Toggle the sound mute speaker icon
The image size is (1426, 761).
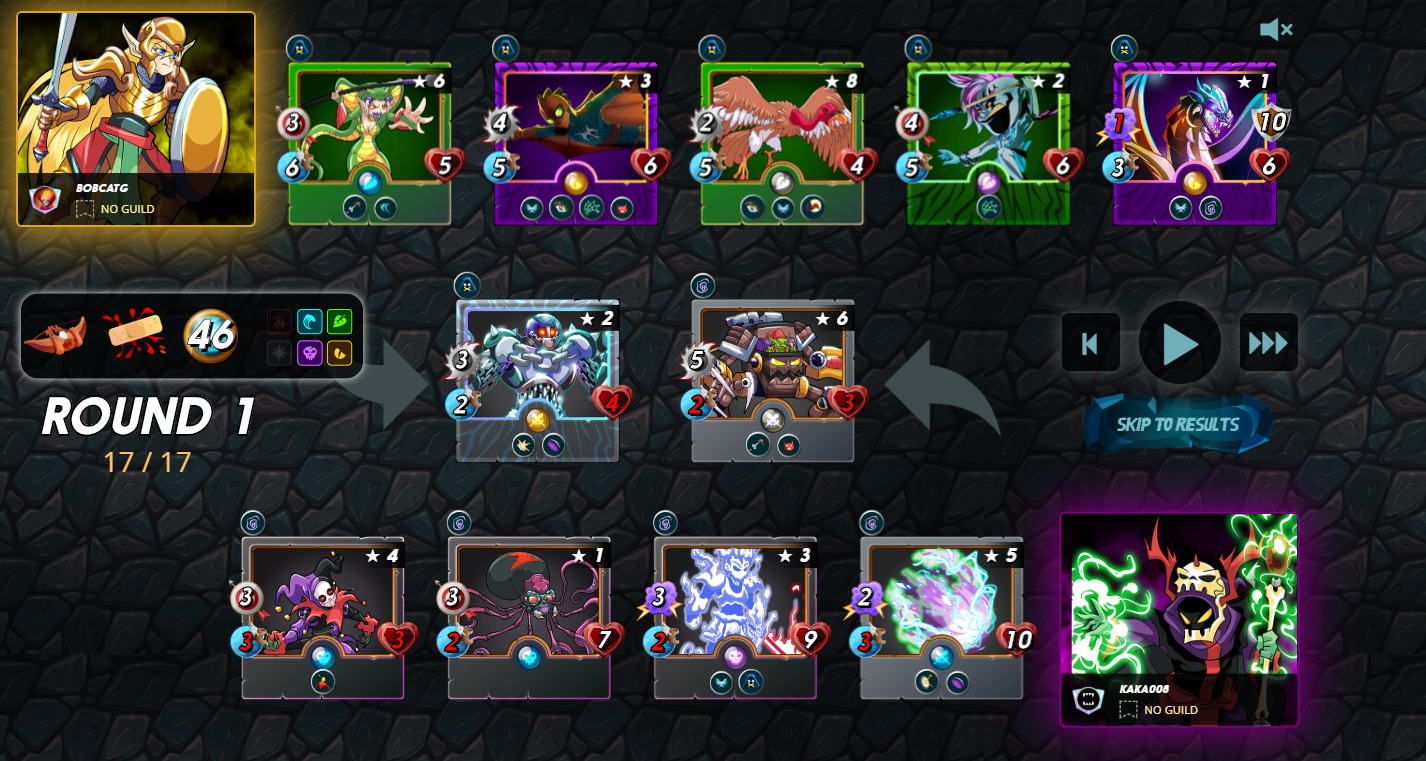pyautogui.click(x=1275, y=30)
